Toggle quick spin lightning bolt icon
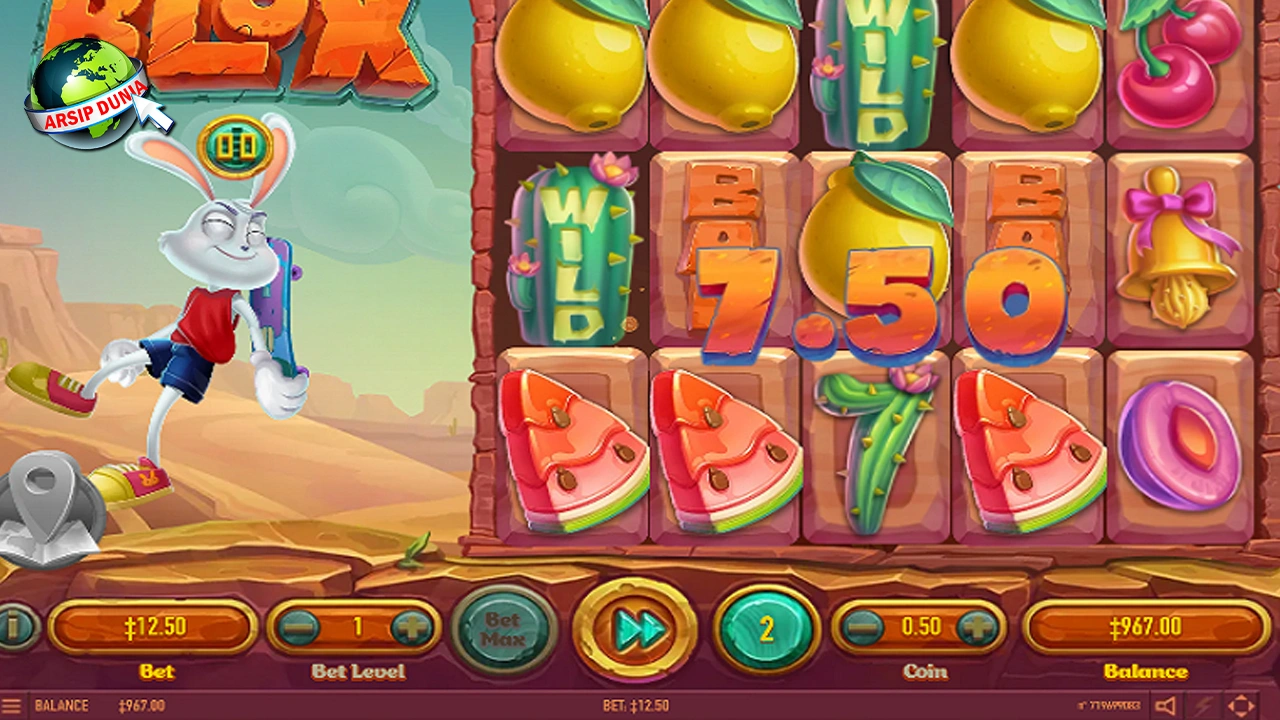This screenshot has height=720, width=1280. pyautogui.click(x=1204, y=706)
